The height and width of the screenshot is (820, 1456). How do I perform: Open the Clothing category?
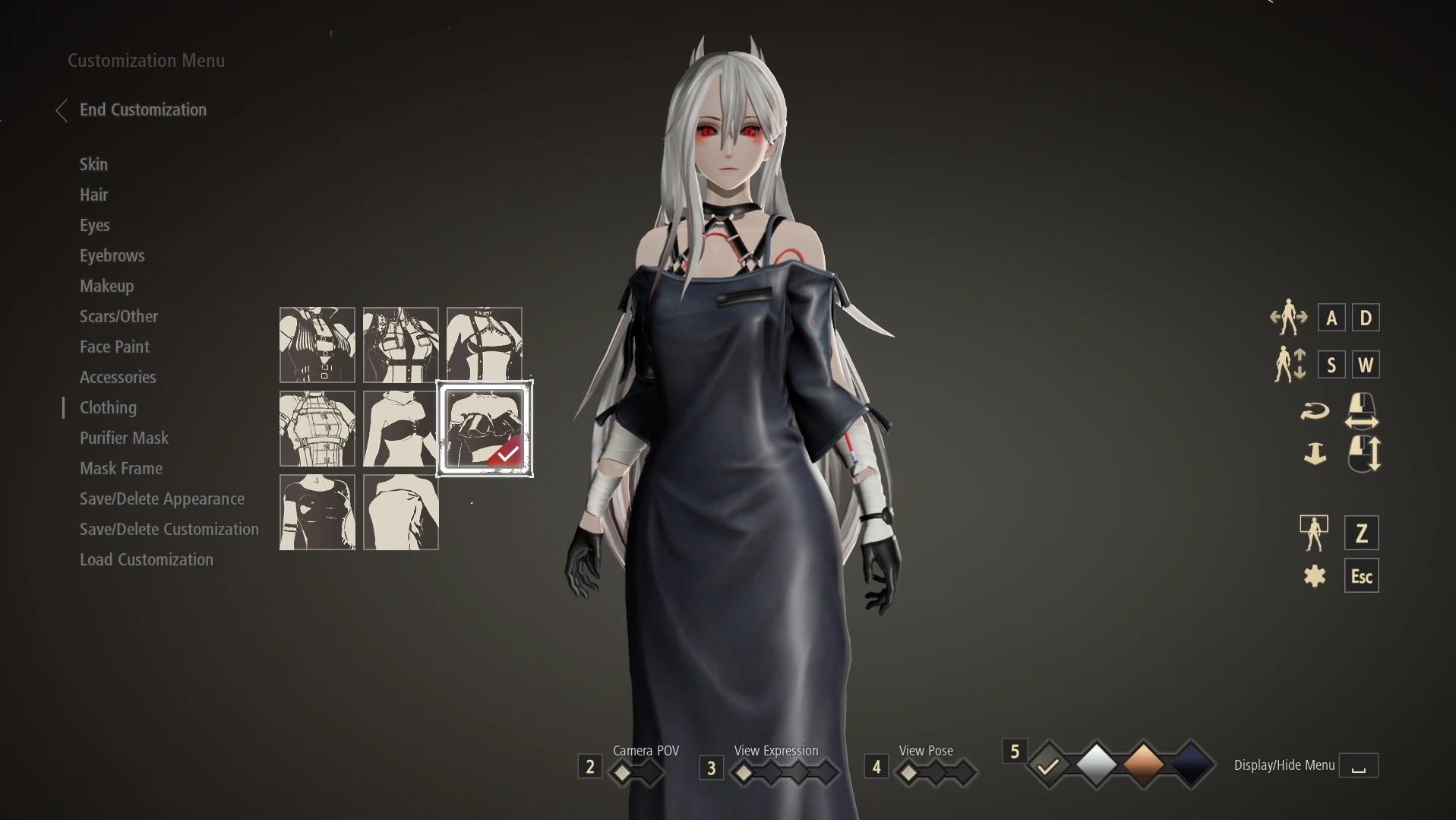pyautogui.click(x=108, y=407)
